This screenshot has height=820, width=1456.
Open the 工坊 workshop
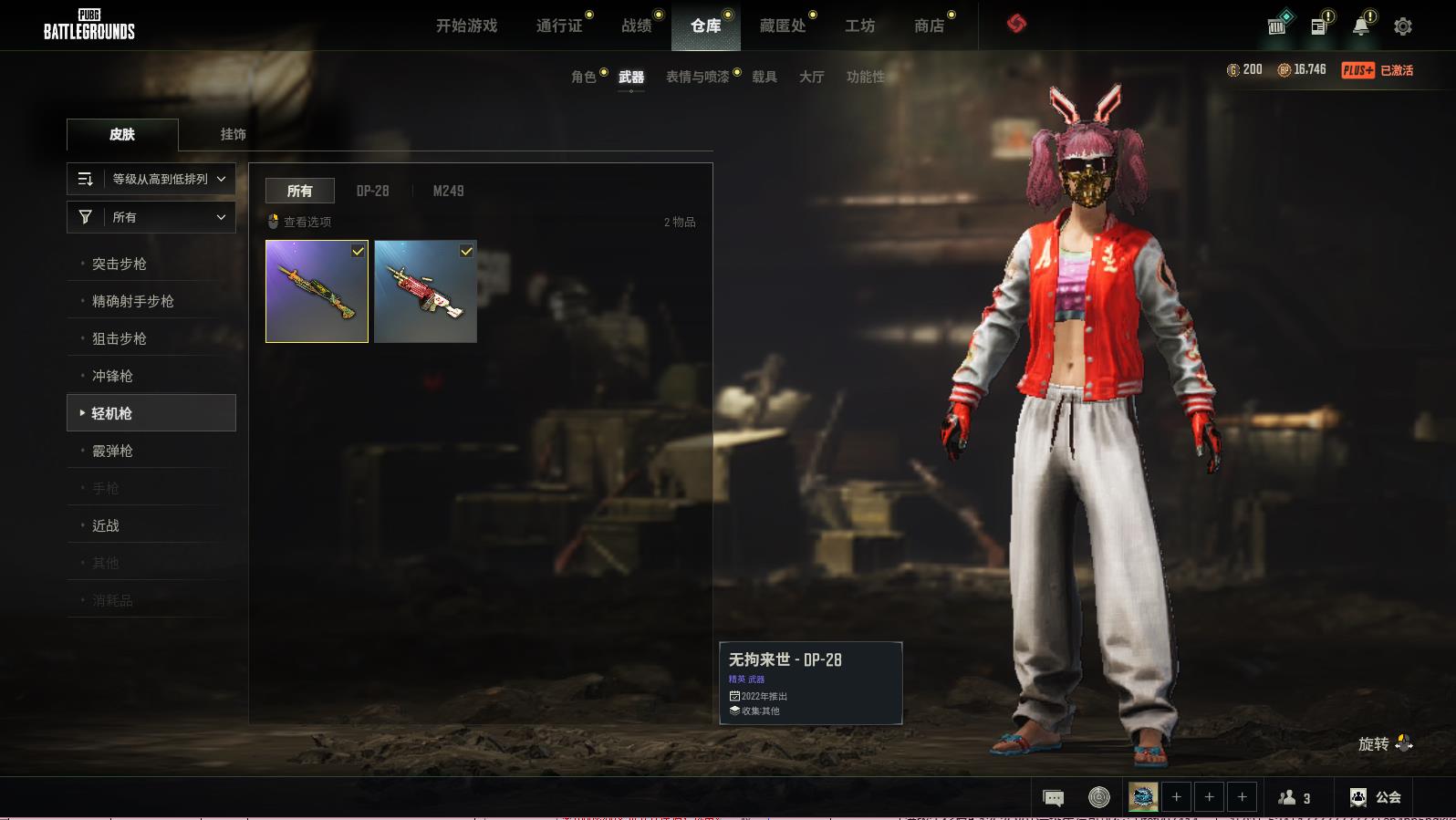pos(859,26)
